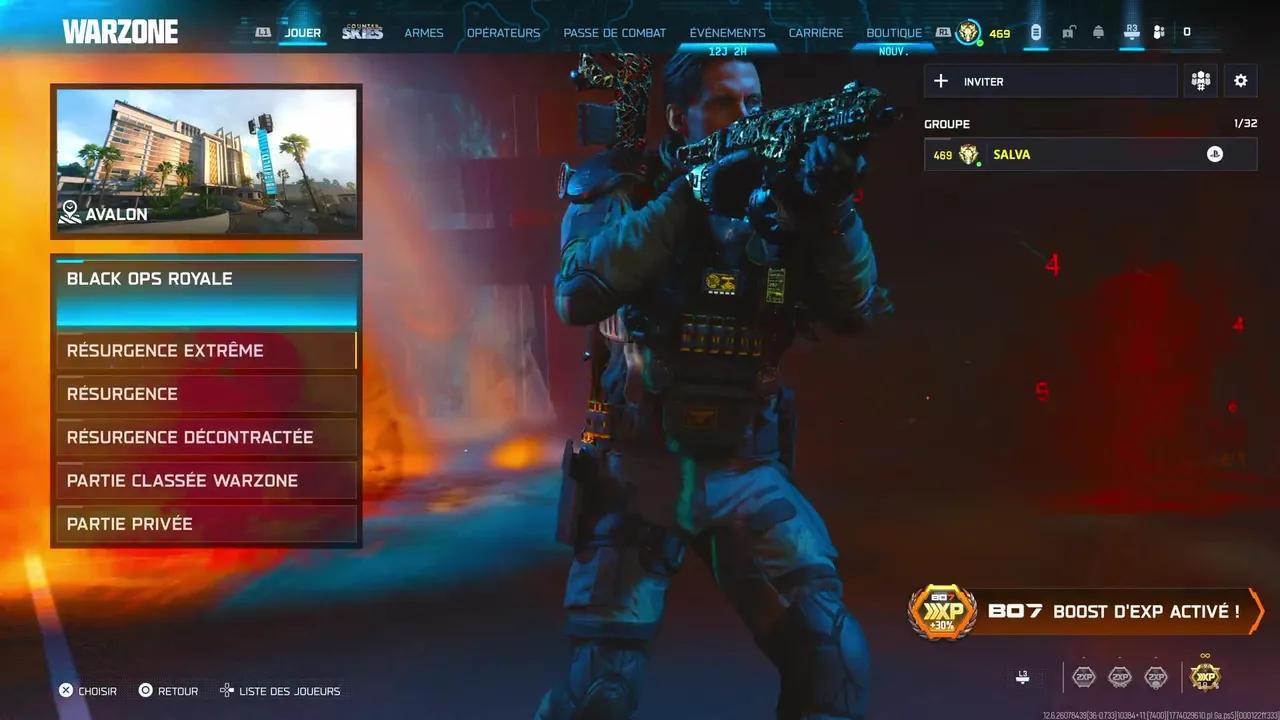Image resolution: width=1280 pixels, height=720 pixels.
Task: Open the settings gear icon
Action: coord(1240,80)
